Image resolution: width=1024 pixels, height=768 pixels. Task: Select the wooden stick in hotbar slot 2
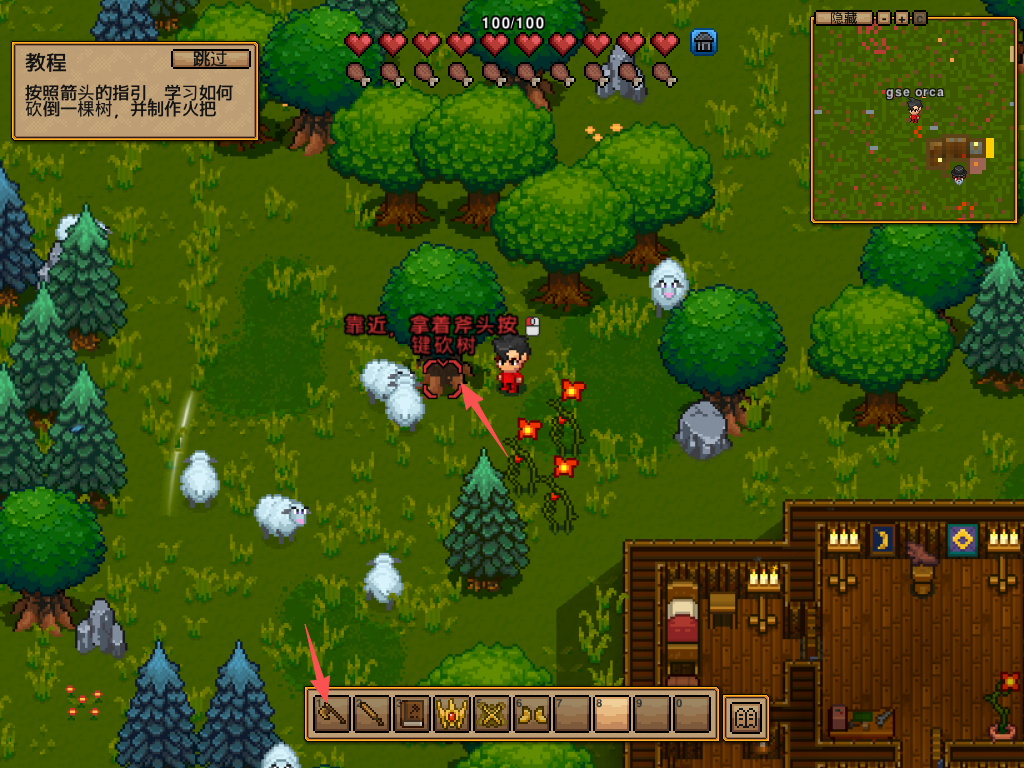click(371, 714)
